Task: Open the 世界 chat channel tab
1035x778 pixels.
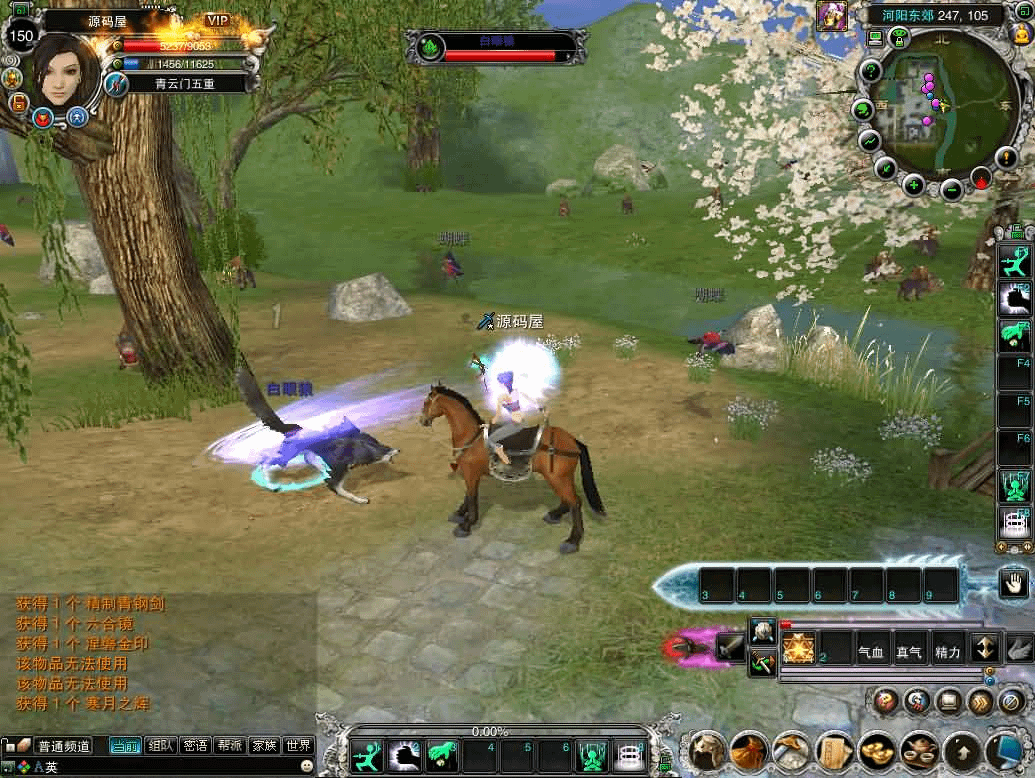Action: [298, 745]
